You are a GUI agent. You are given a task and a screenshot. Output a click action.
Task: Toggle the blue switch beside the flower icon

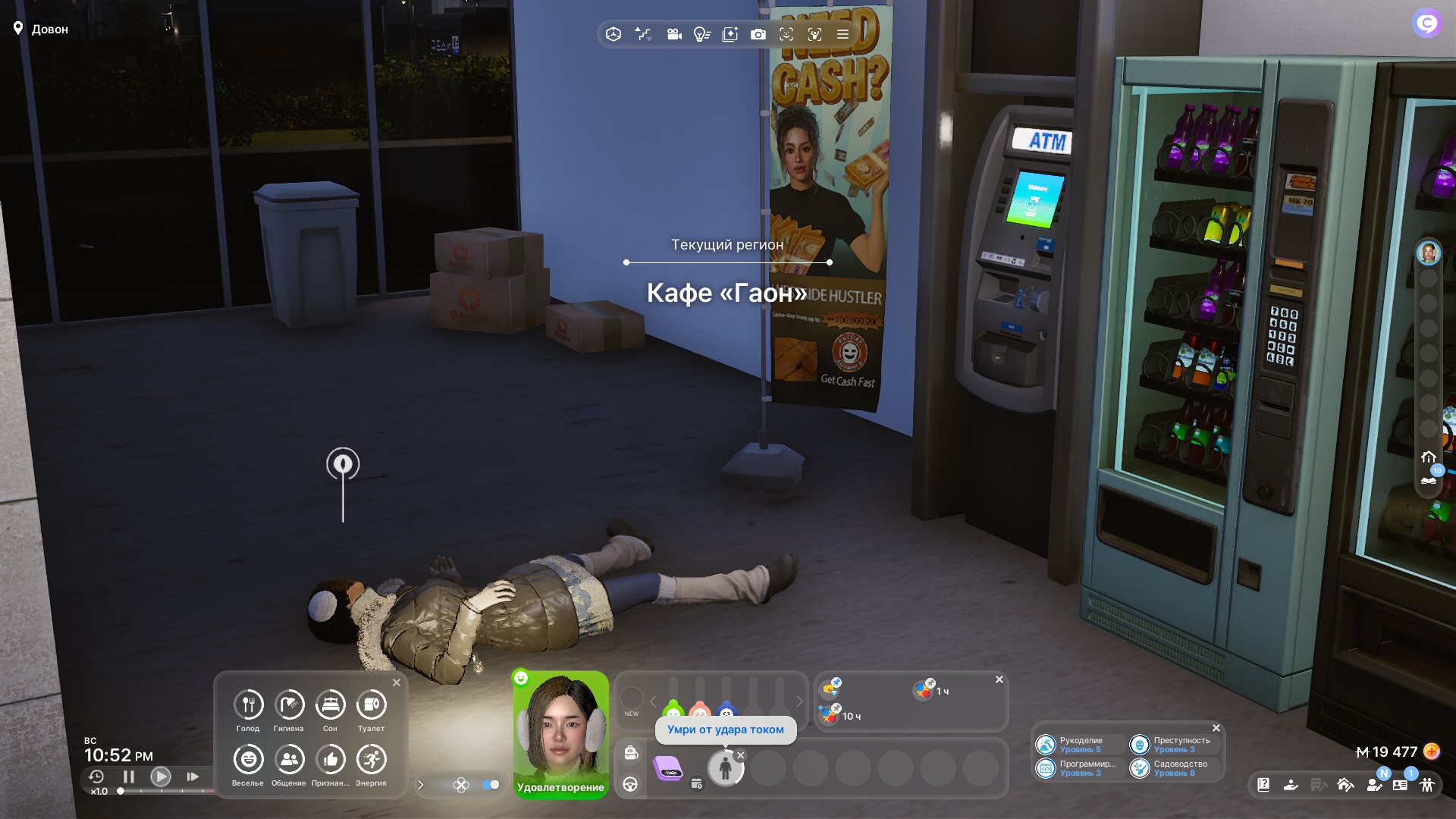491,785
